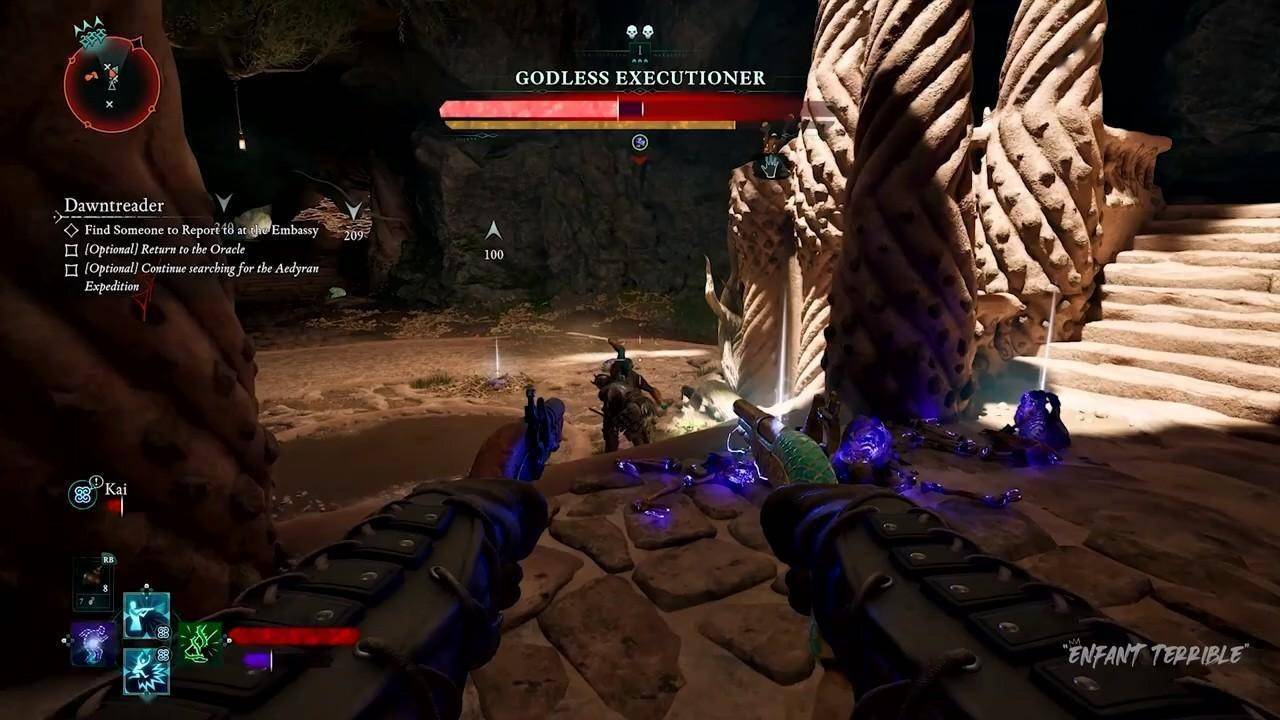Activate the green stomping boot ability
Image resolution: width=1280 pixels, height=720 pixels.
[x=199, y=643]
